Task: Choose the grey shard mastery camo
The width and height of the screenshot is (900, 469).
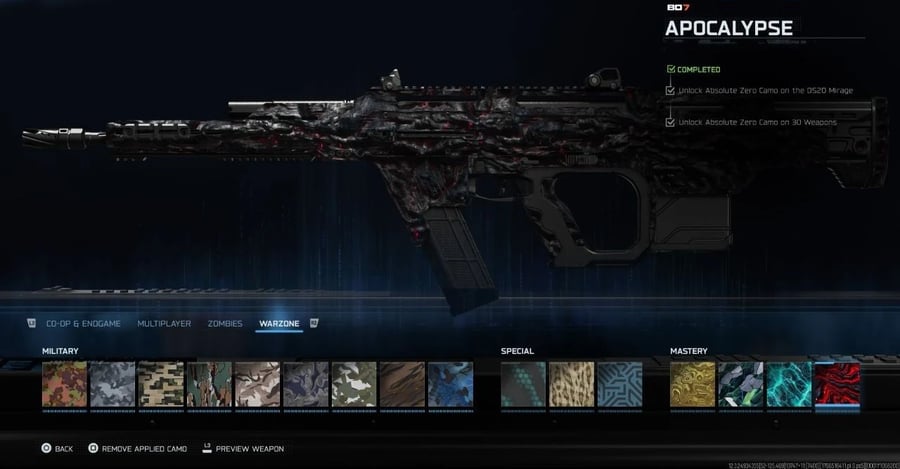Action: (741, 385)
